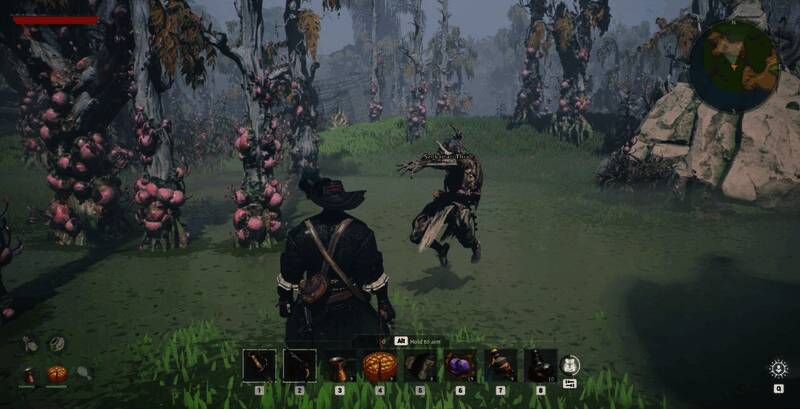The width and height of the screenshot is (800, 409).
Task: Select the item in hotbar slot 5
Action: tap(420, 365)
